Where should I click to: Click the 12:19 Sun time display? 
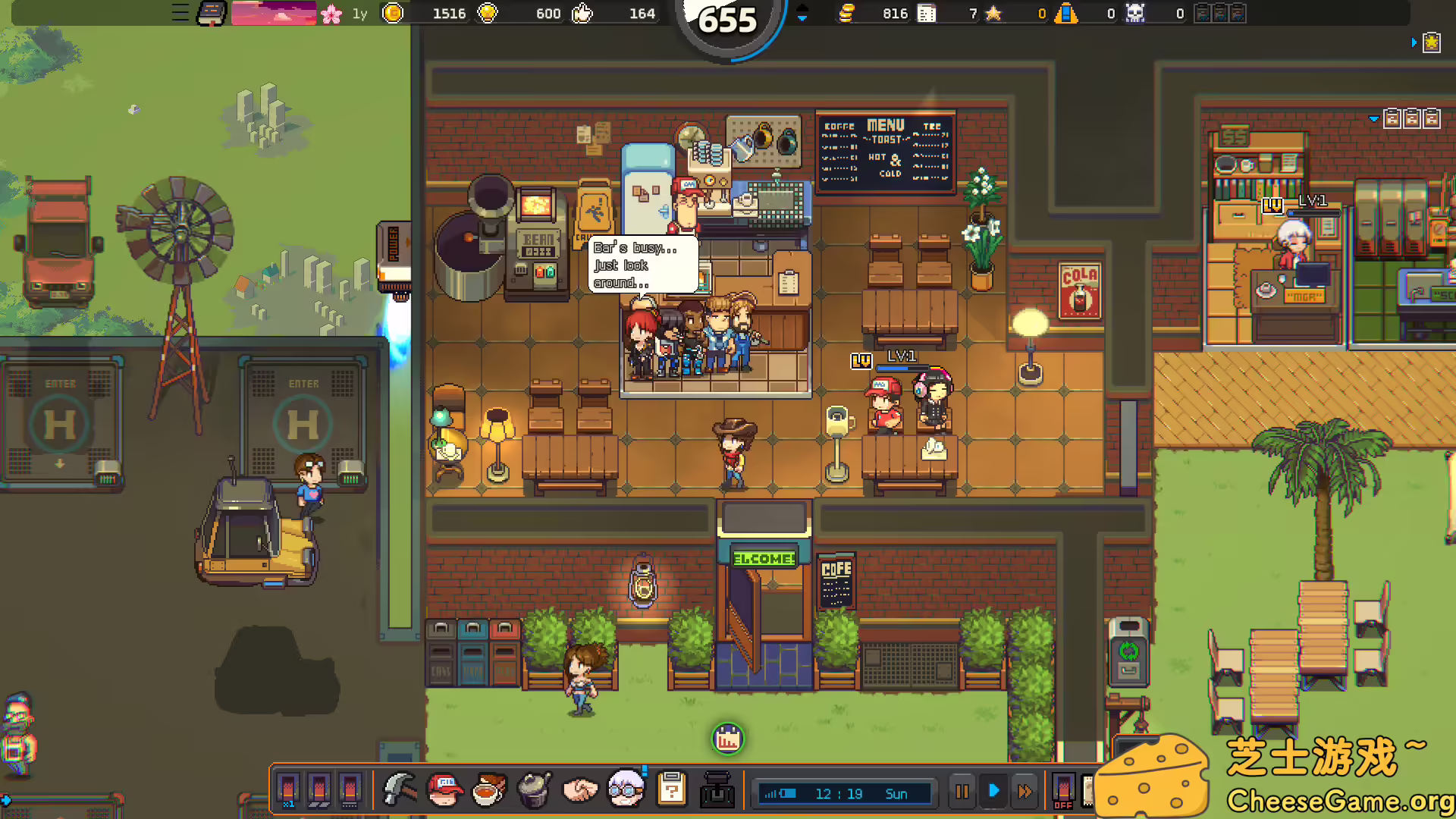pyautogui.click(x=844, y=794)
